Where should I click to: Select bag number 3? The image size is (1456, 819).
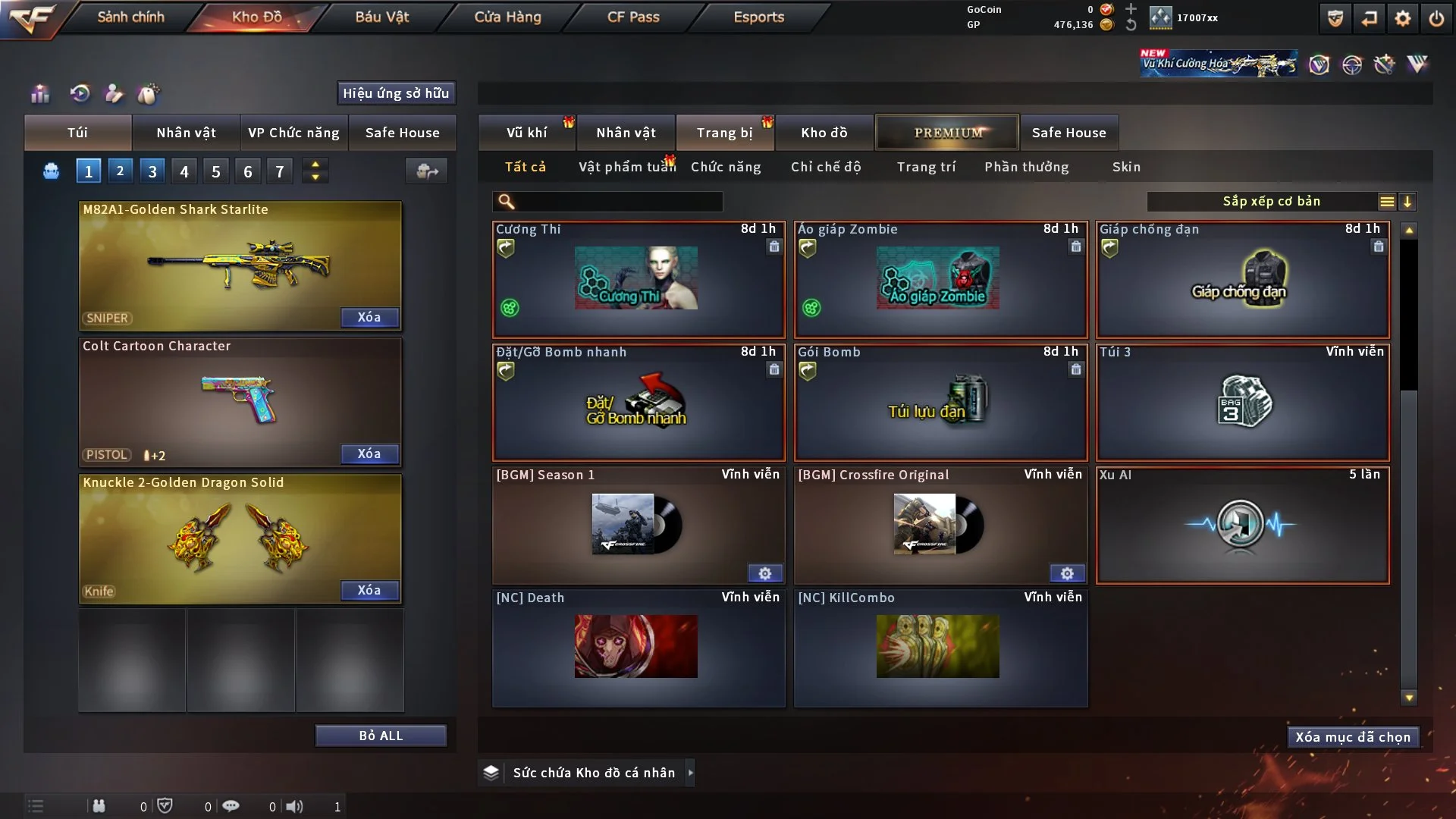(152, 171)
